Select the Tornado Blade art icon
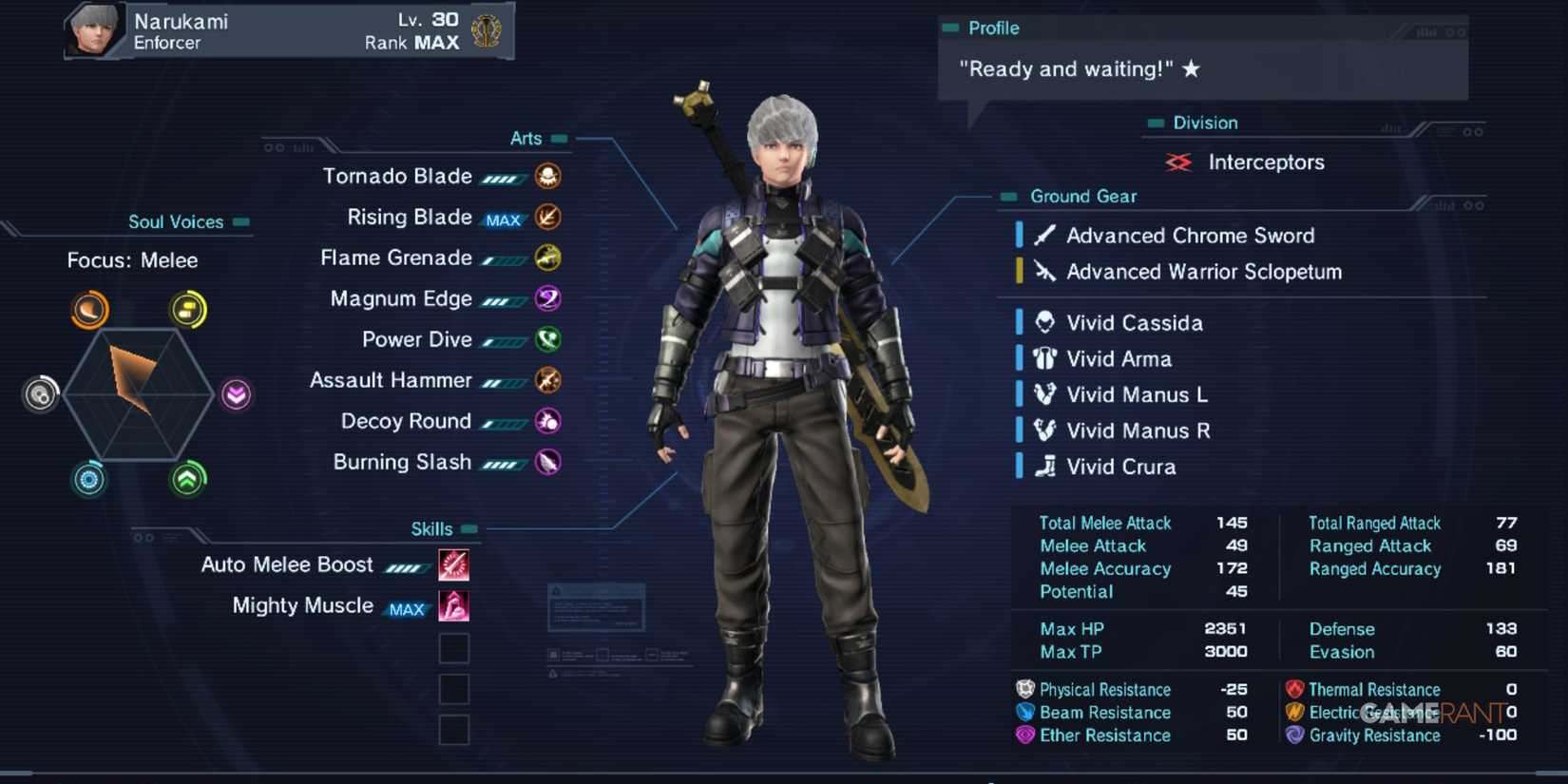The width and height of the screenshot is (1568, 784). coord(549,176)
